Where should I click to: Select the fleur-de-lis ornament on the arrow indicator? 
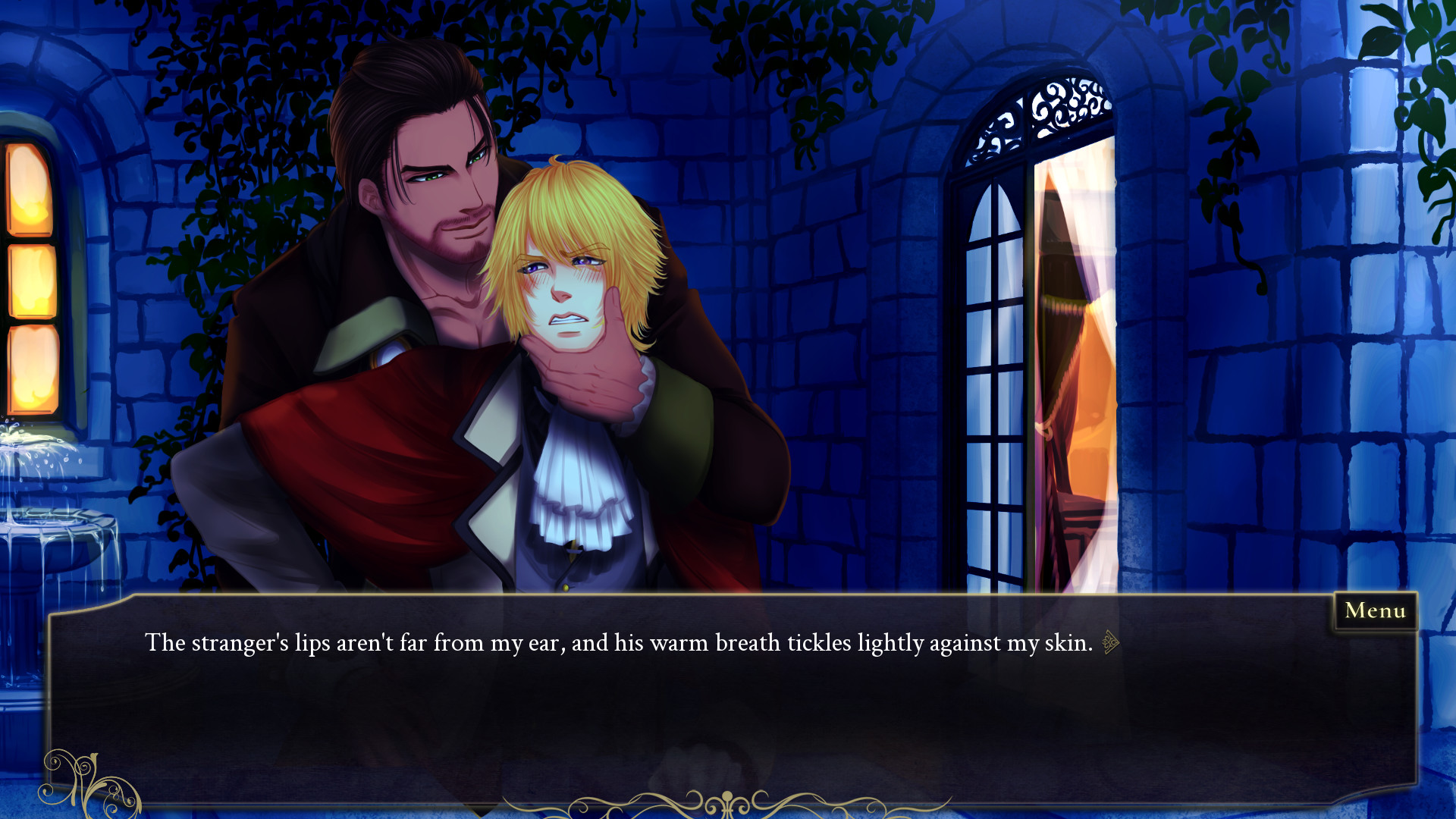pos(1106,642)
